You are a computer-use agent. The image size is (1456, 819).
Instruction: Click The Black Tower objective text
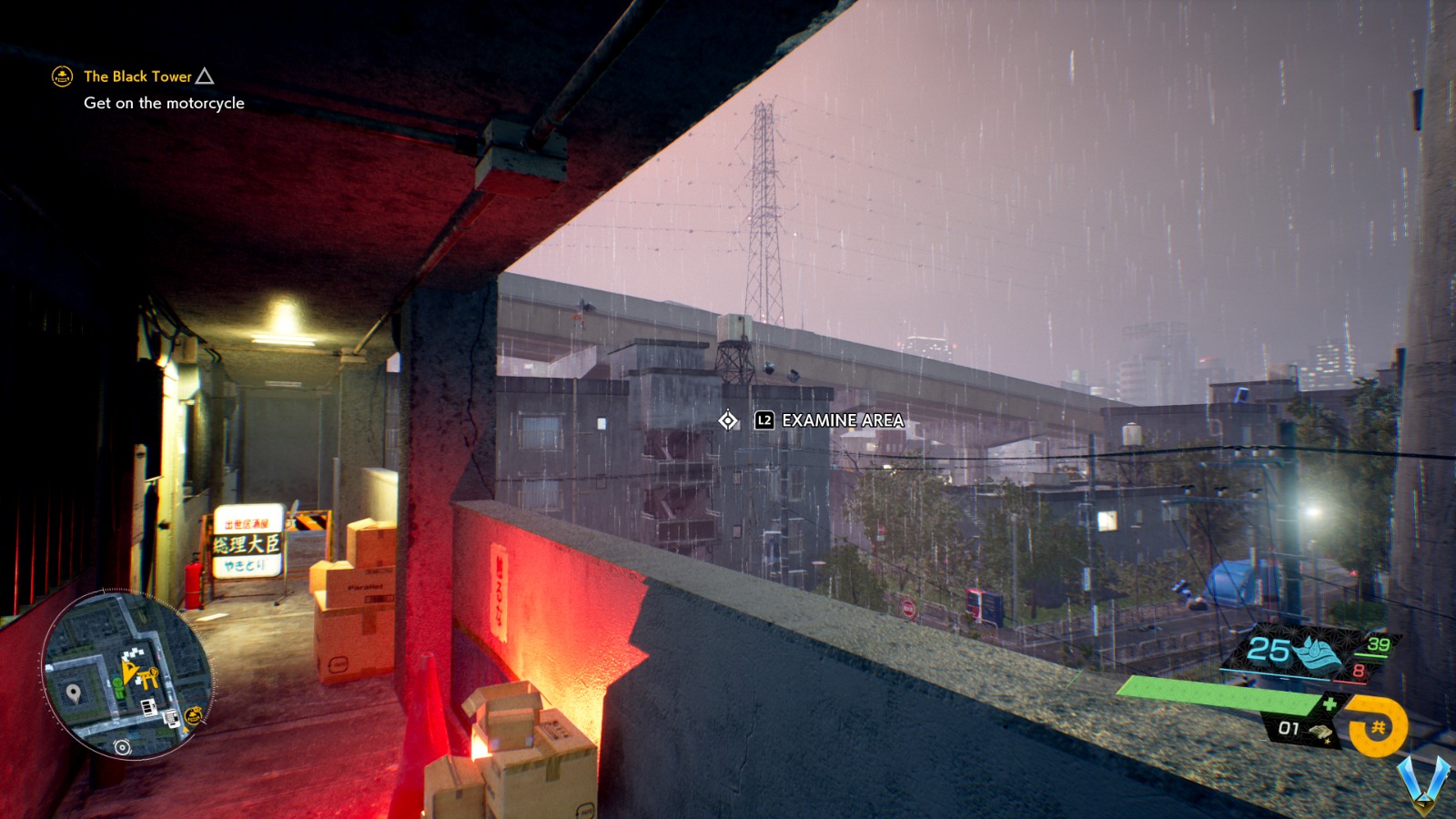click(136, 76)
